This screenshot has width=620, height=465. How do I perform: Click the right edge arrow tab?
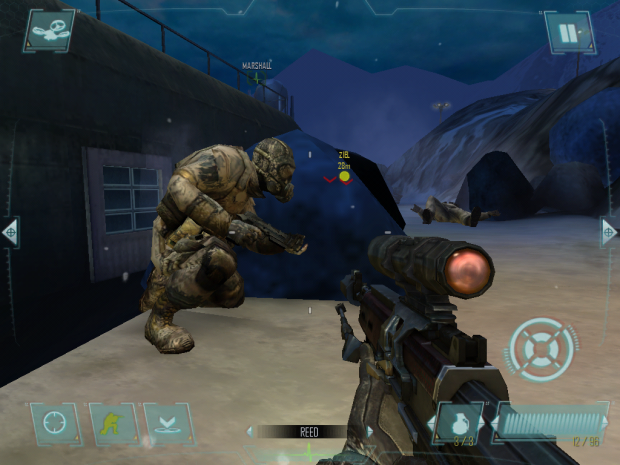609,232
